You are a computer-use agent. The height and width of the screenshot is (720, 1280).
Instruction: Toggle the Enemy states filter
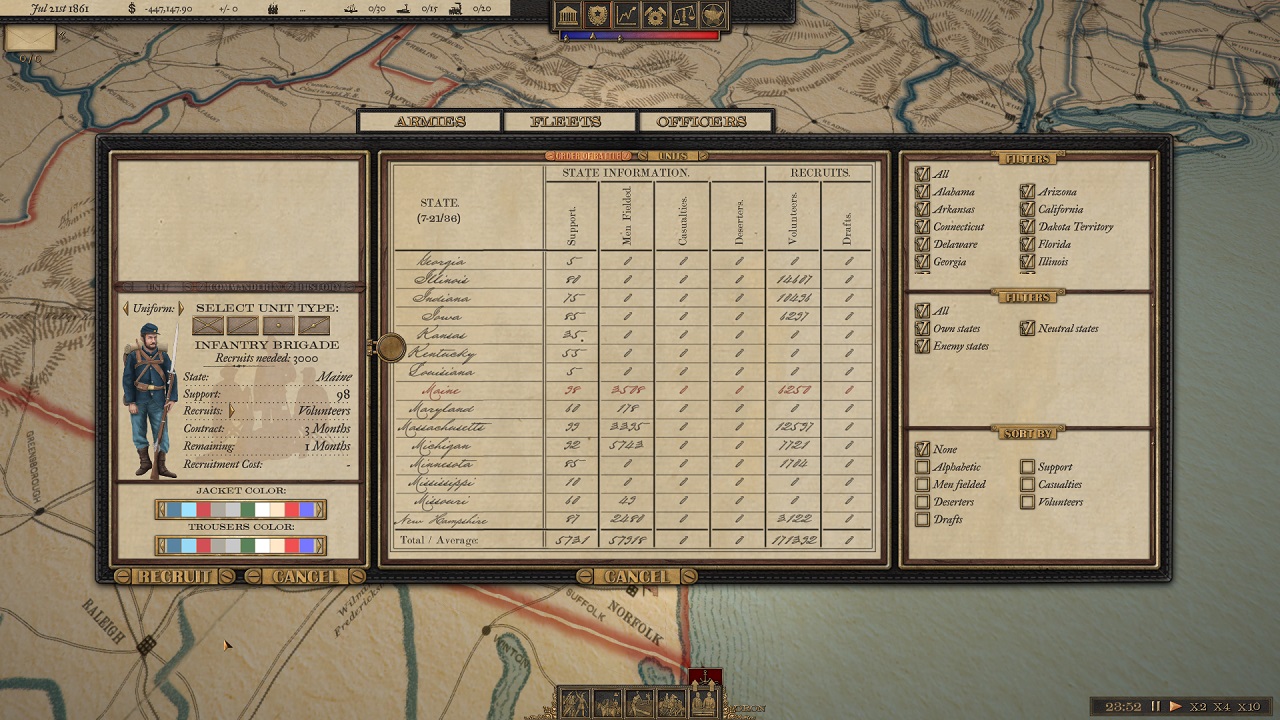pyautogui.click(x=923, y=346)
